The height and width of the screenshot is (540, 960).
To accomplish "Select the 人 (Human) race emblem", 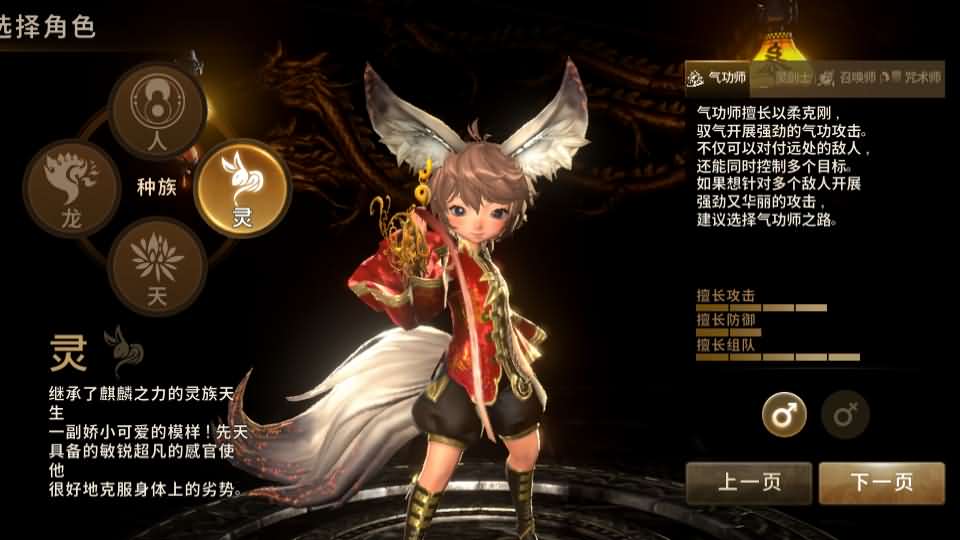I will pos(157,108).
